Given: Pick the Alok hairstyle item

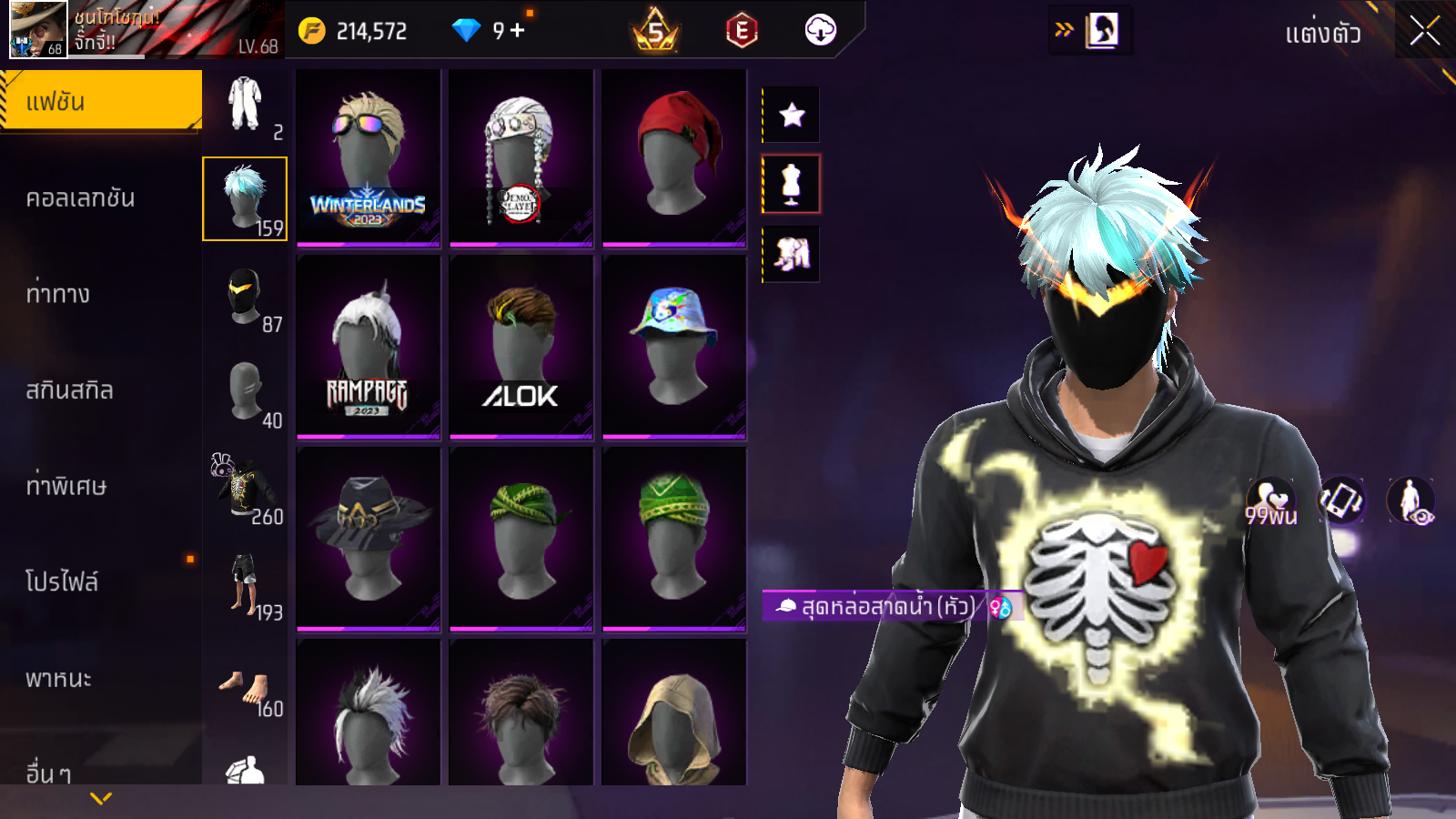Looking at the screenshot, I should (521, 348).
